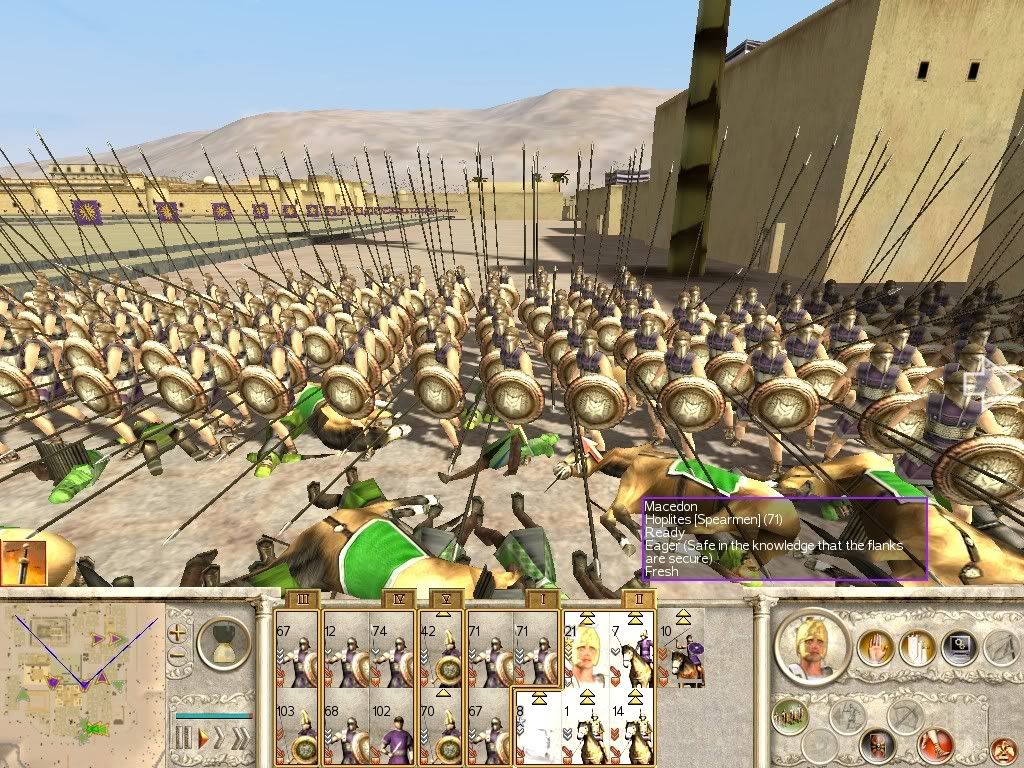Pause the battle
1024x768 pixels.
pos(183,738)
